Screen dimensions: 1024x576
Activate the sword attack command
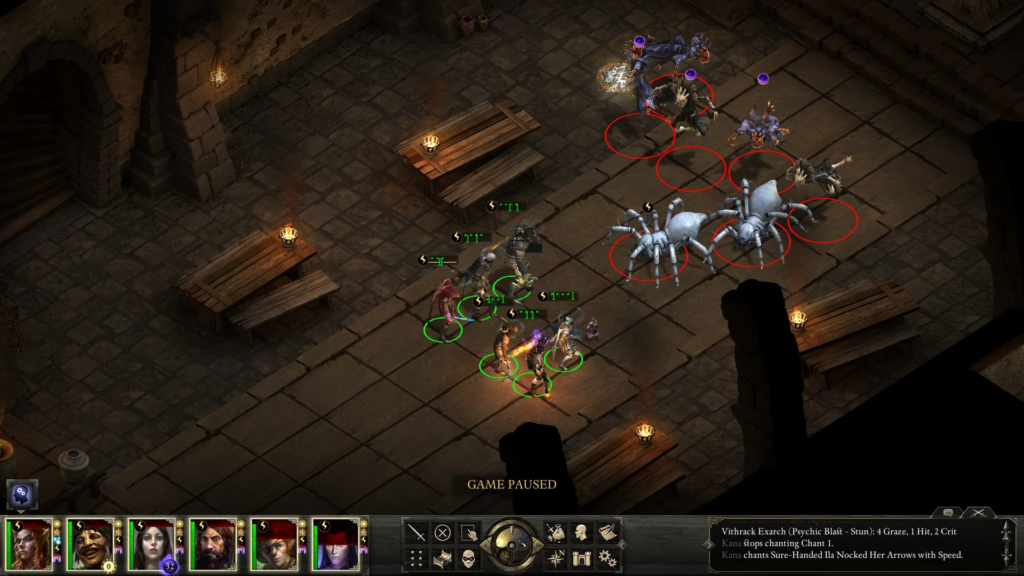[x=417, y=533]
